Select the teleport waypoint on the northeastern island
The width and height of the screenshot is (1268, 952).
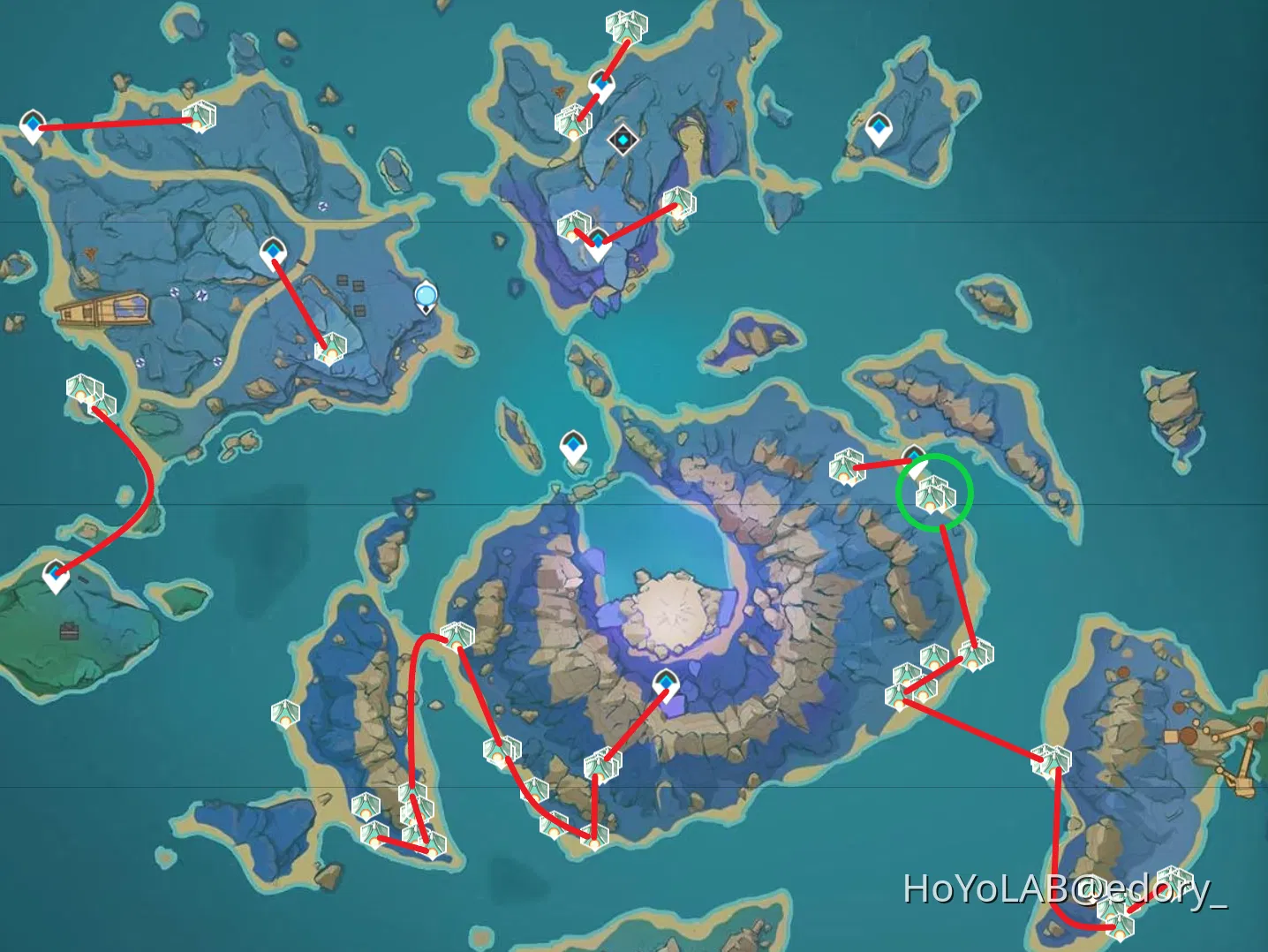[879, 130]
